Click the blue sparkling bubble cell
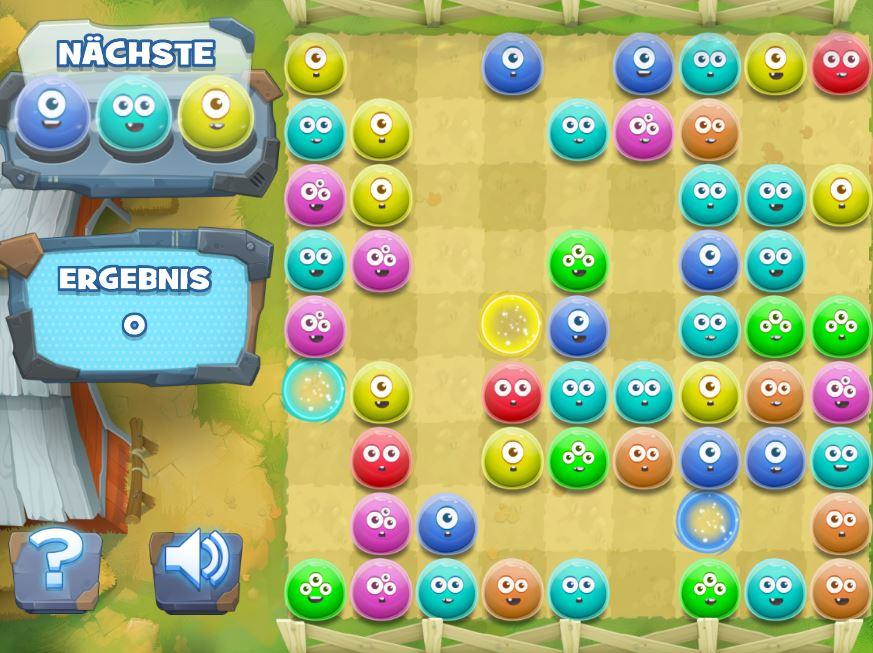Viewport: 873px width, 653px height. coord(708,521)
